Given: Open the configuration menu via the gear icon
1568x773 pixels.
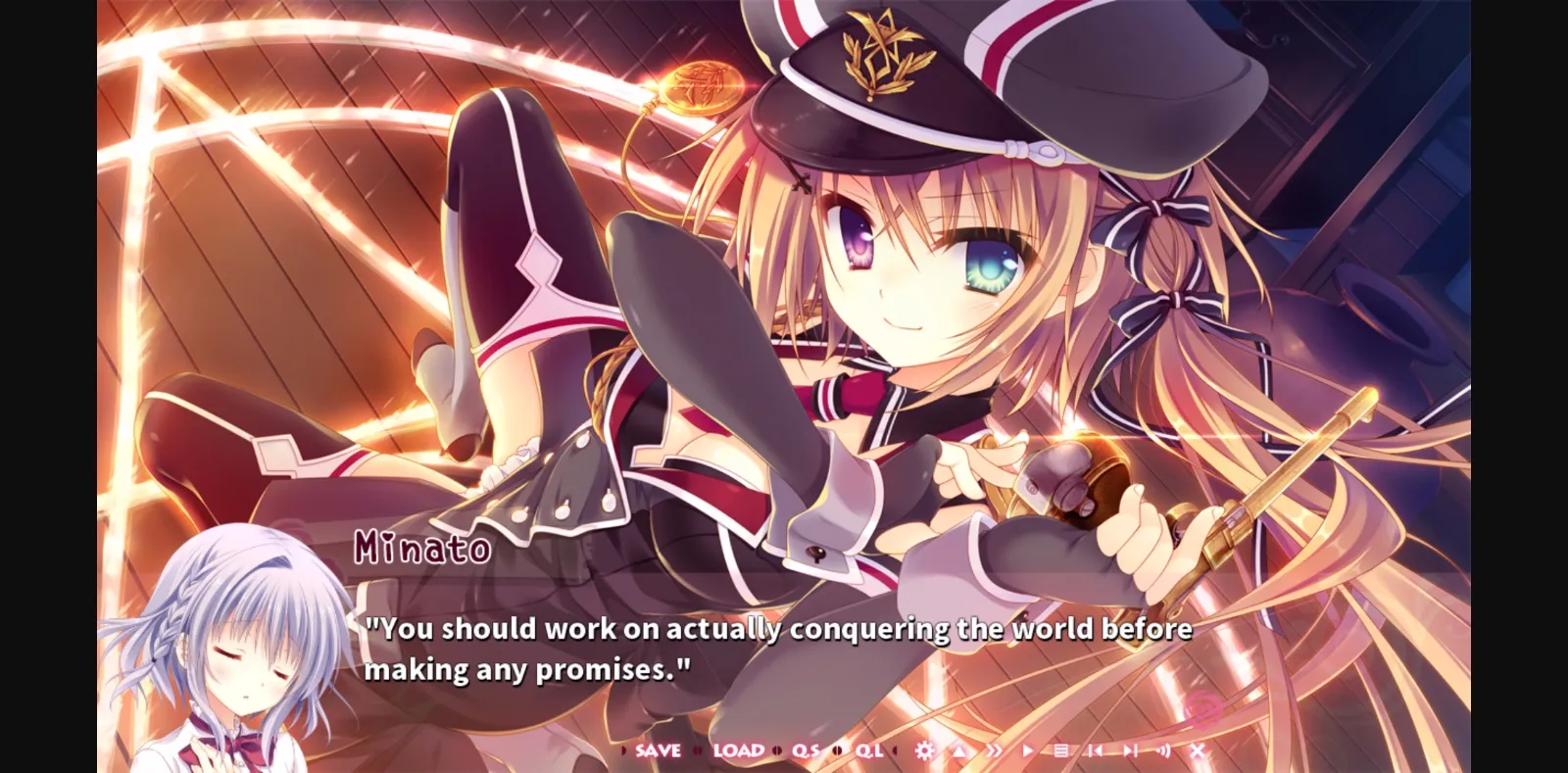Looking at the screenshot, I should click(925, 750).
